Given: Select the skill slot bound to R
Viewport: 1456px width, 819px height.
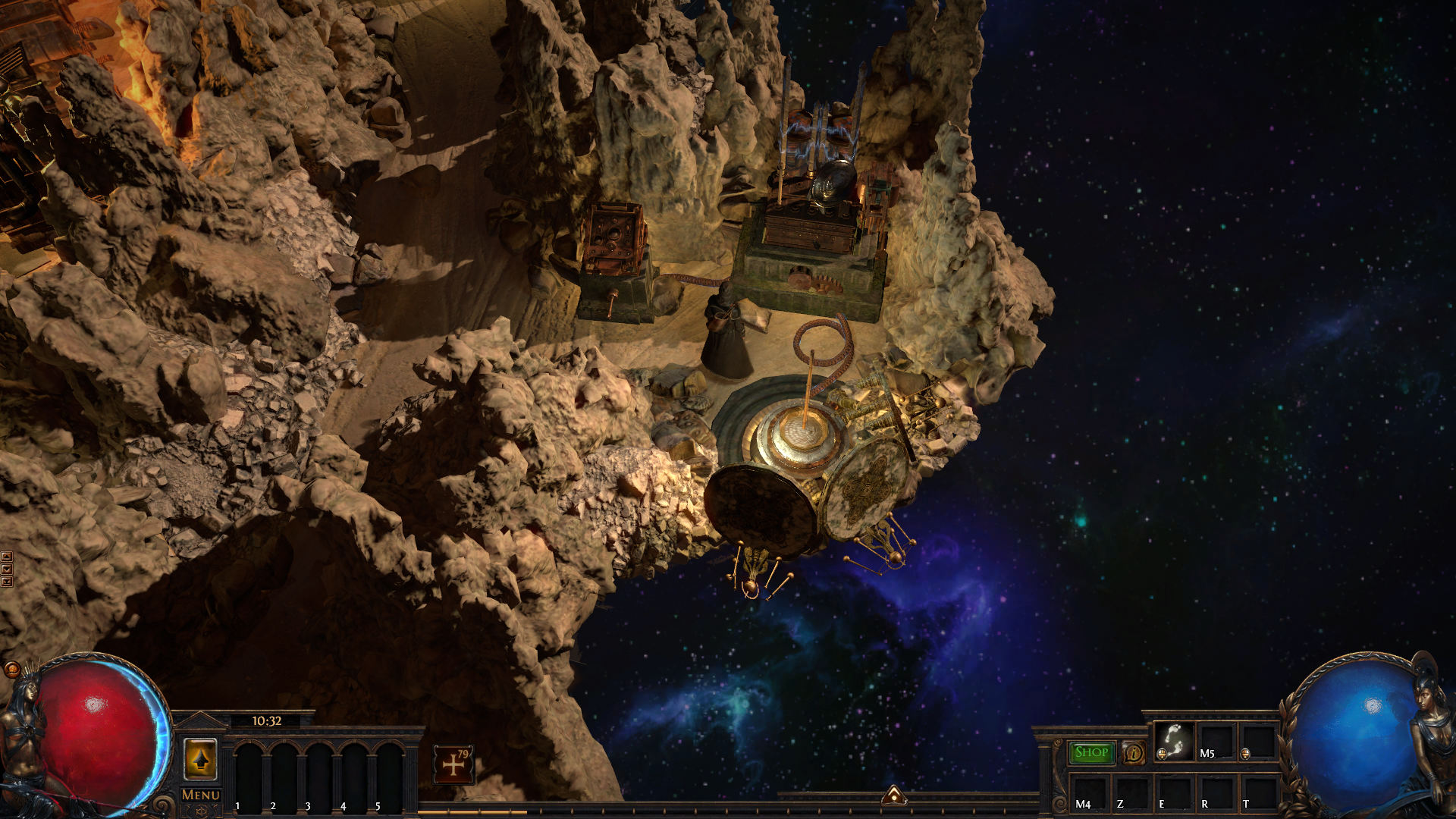Looking at the screenshot, I should pyautogui.click(x=1216, y=793).
